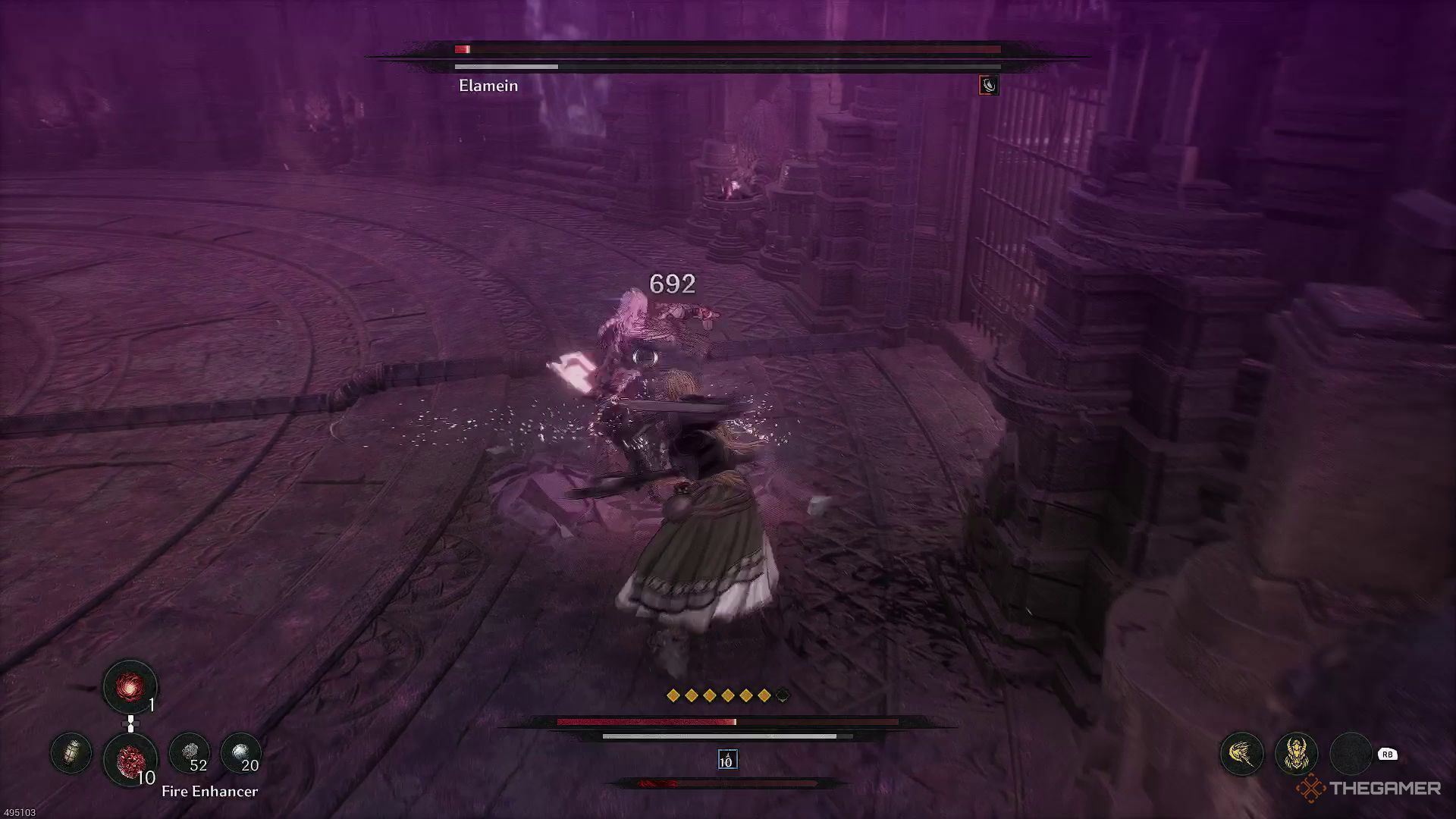Screen dimensions: 1456x819
Task: Activate the golden horned armor skill
Action: (x=1296, y=754)
